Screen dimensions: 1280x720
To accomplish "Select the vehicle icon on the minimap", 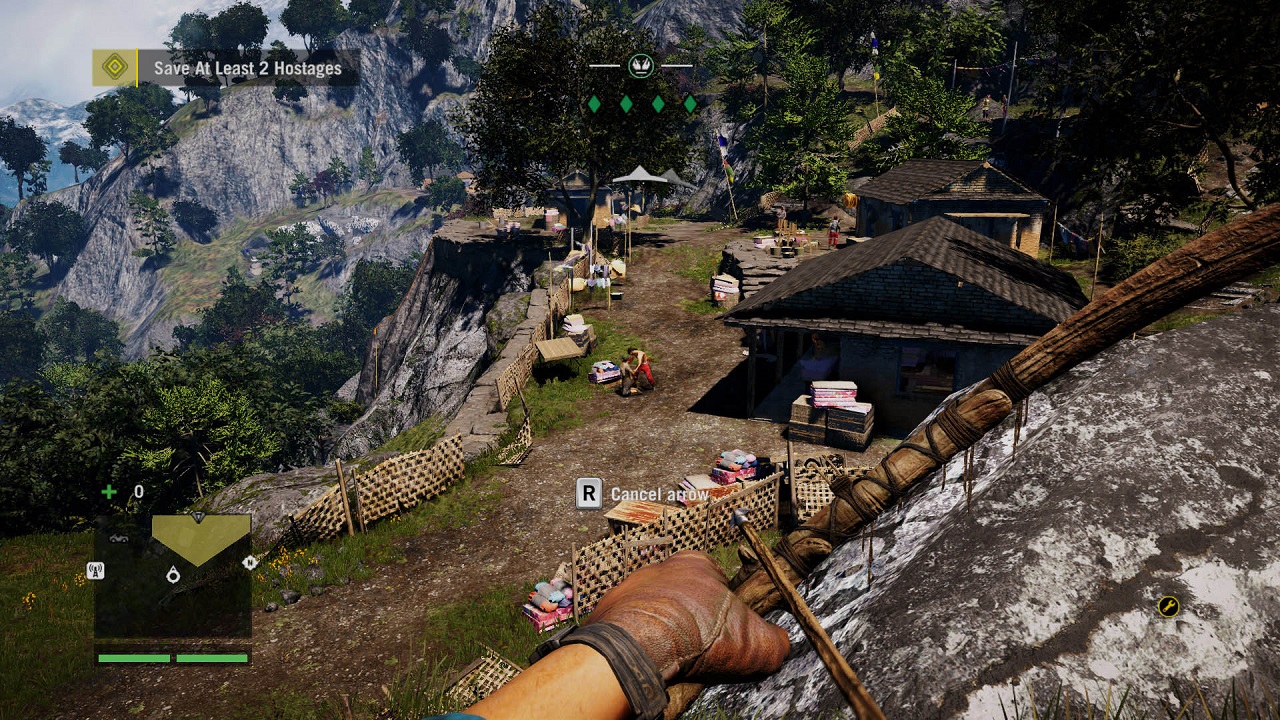I will 119,538.
